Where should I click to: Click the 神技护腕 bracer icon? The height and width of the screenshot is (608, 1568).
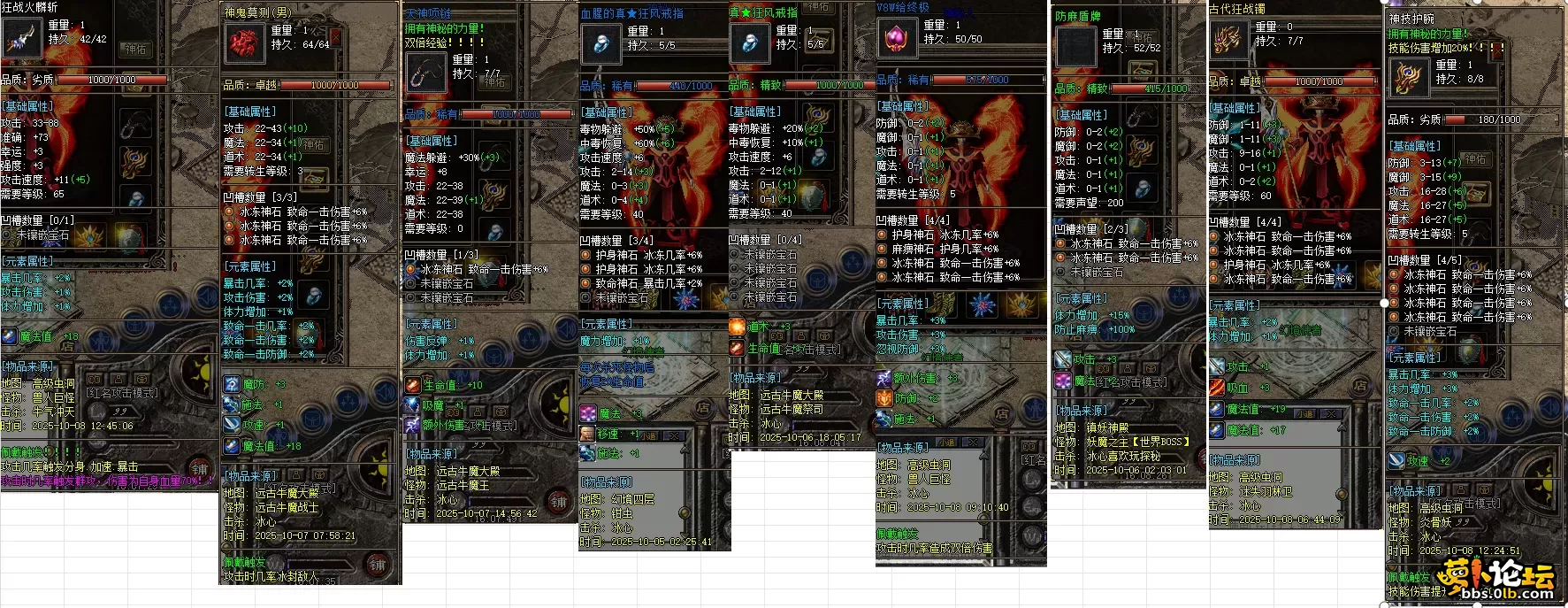1408,78
